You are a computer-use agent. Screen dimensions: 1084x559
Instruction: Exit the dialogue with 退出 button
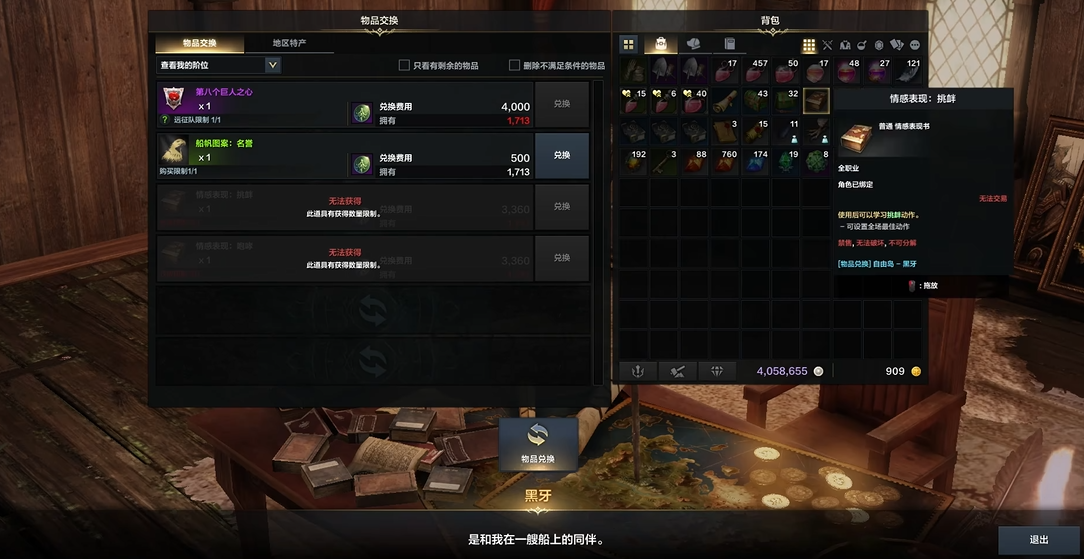pyautogui.click(x=1039, y=540)
